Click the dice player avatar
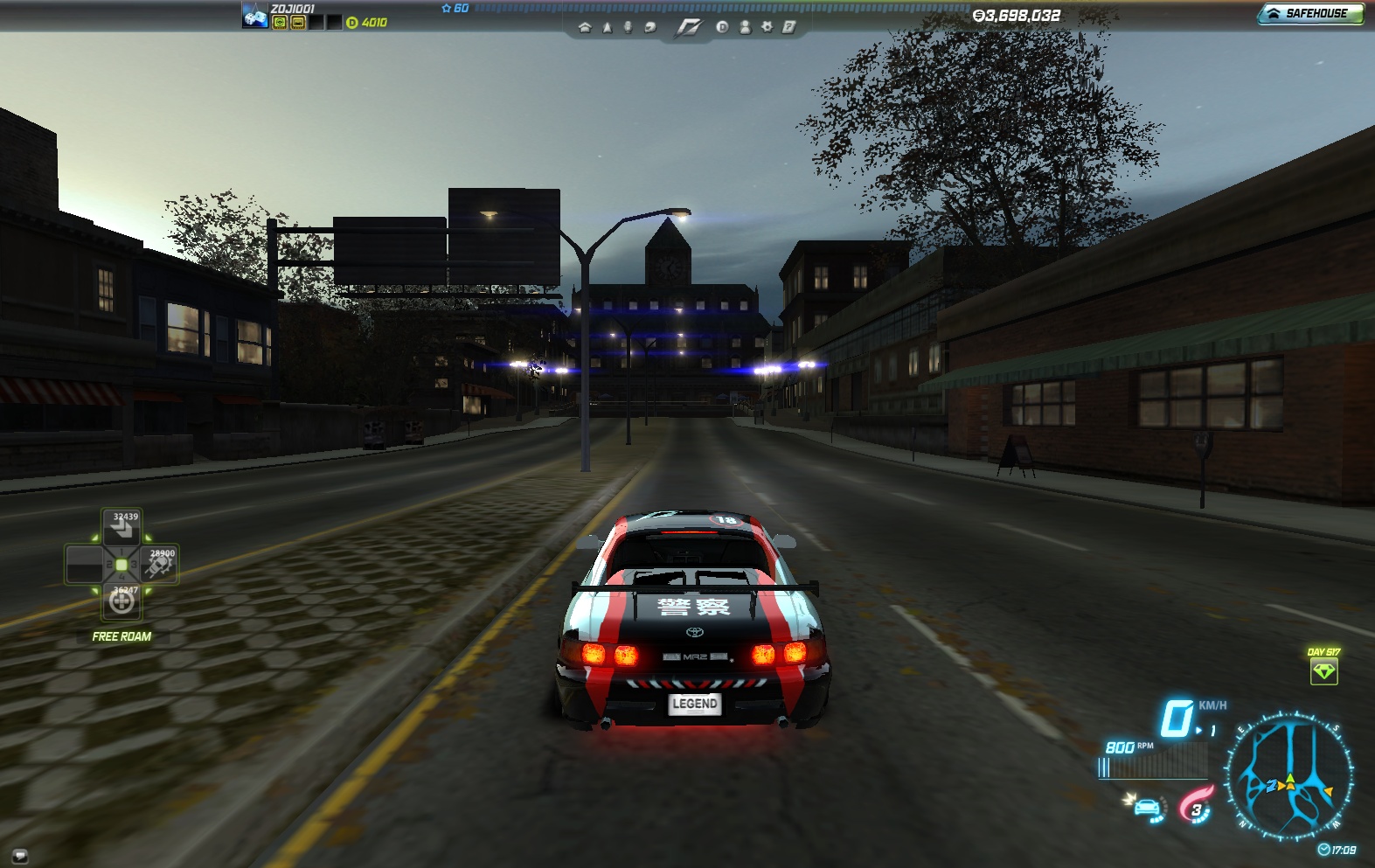1375x868 pixels. pos(255,16)
